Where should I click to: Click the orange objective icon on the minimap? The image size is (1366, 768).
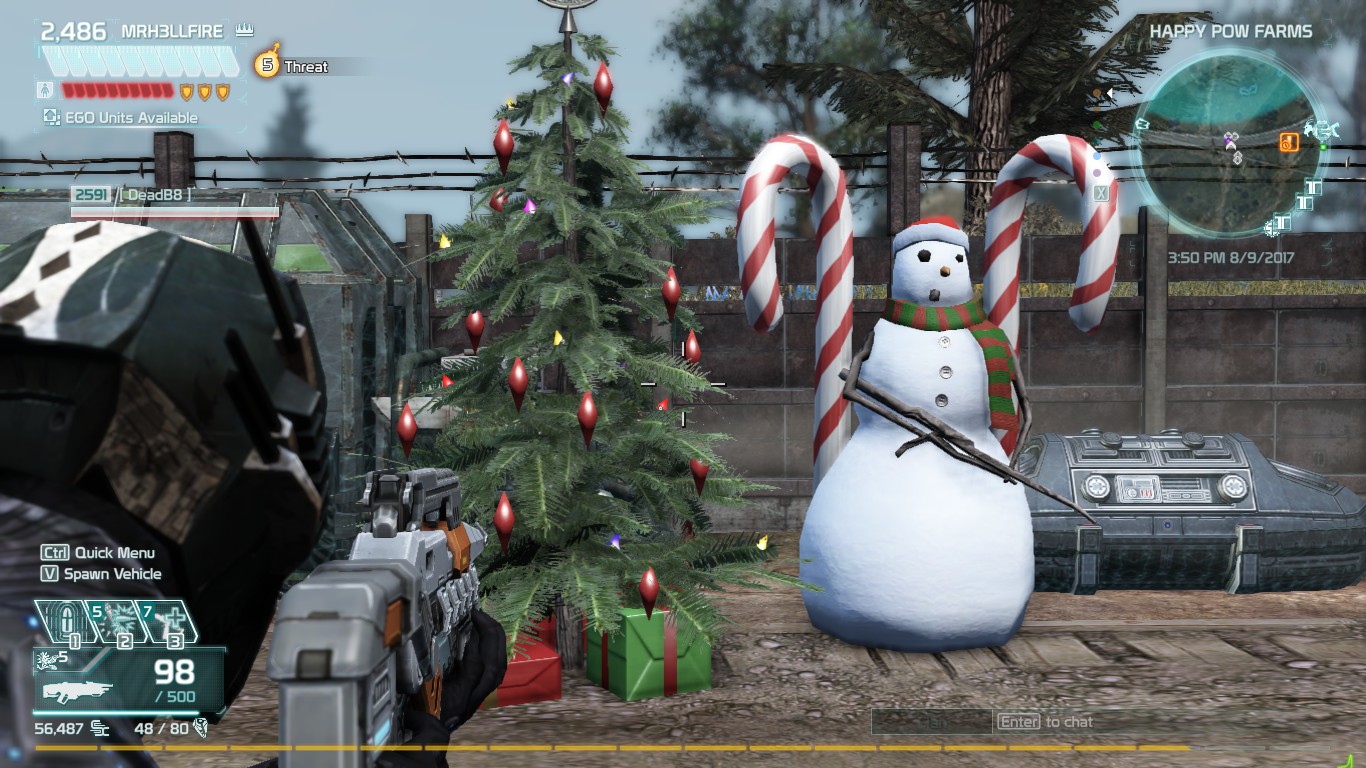click(x=1289, y=142)
